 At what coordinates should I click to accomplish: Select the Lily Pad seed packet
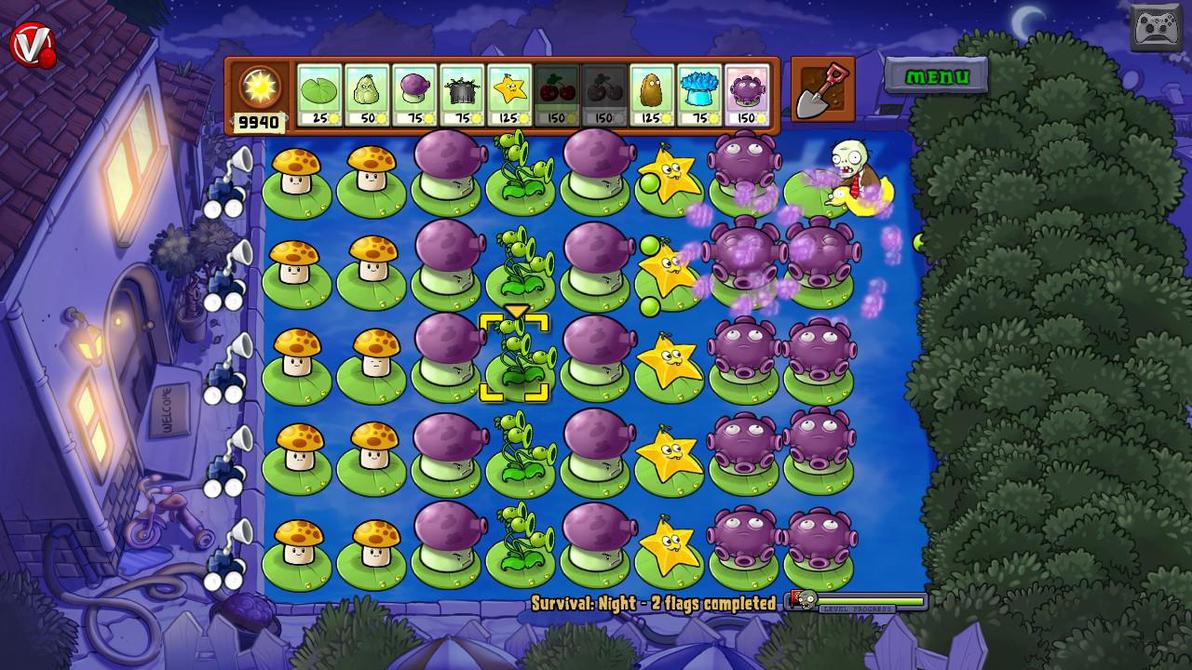320,95
